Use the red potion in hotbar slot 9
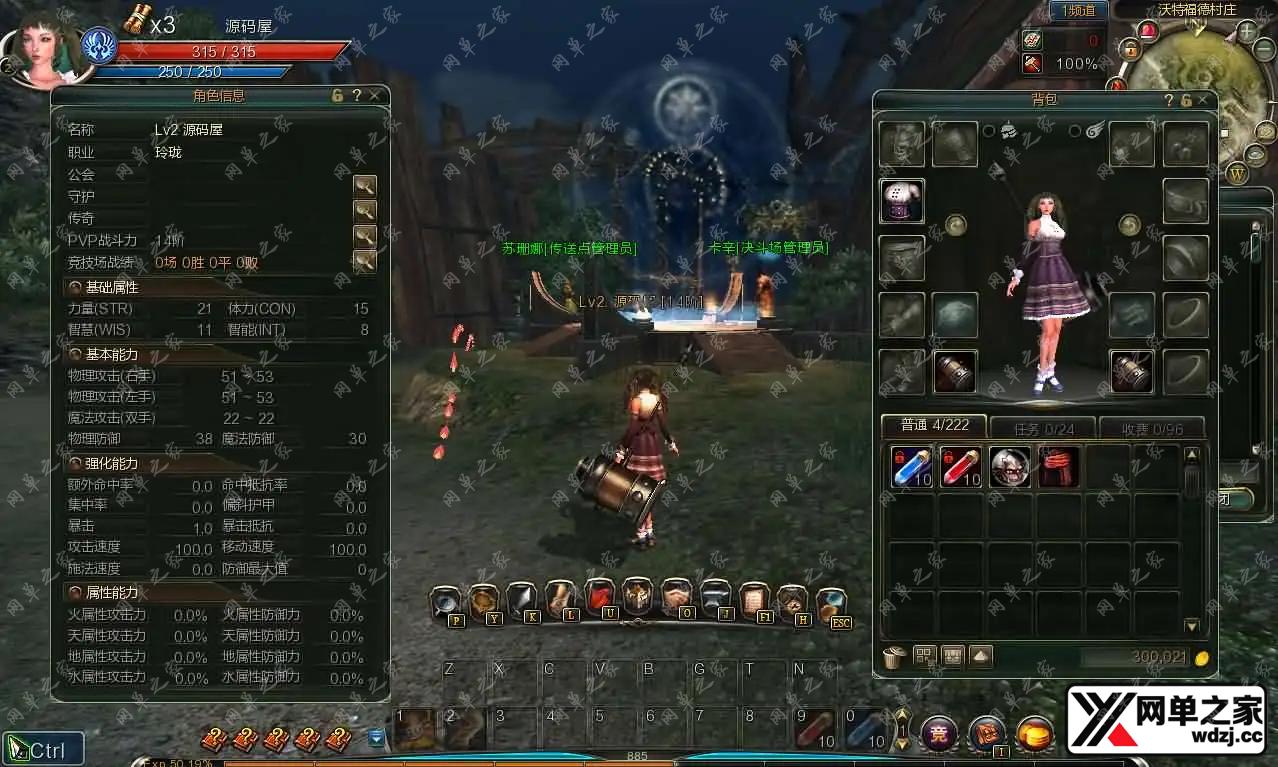The width and height of the screenshot is (1278, 767). click(x=816, y=728)
